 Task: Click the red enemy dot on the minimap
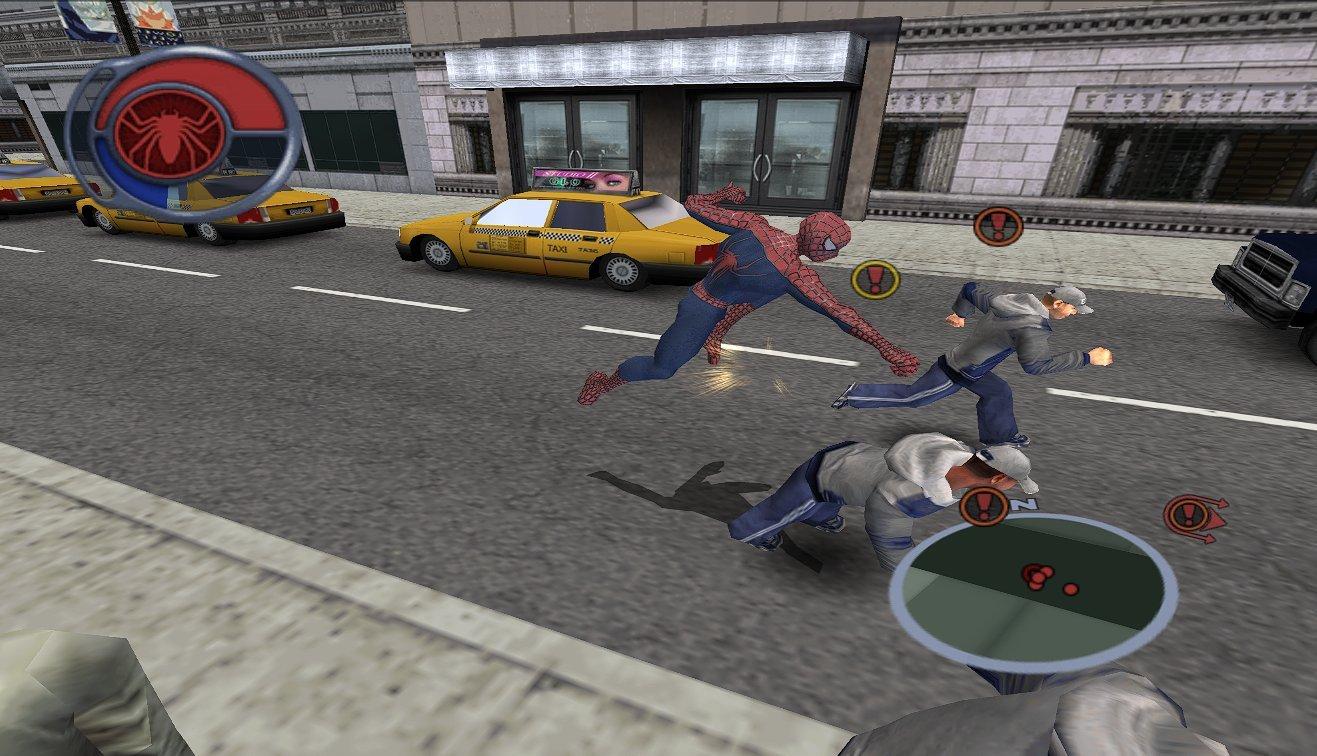1071,589
